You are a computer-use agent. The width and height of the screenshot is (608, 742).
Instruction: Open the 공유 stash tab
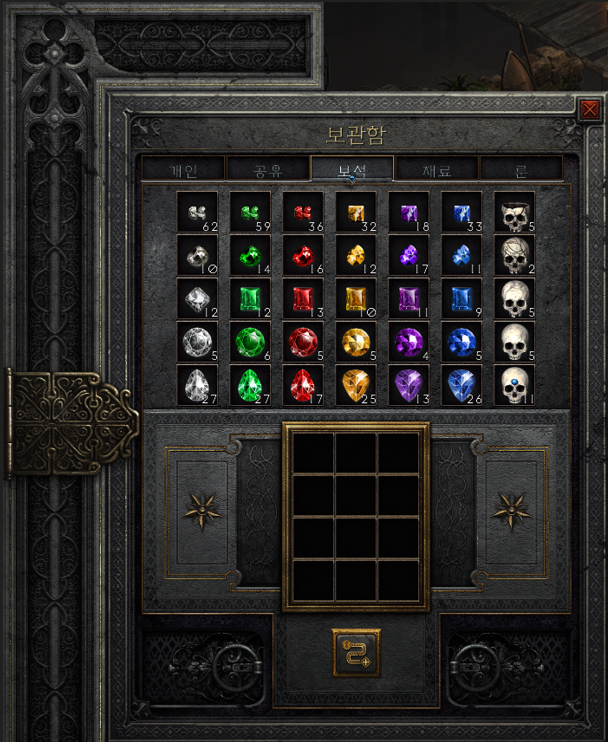click(267, 168)
